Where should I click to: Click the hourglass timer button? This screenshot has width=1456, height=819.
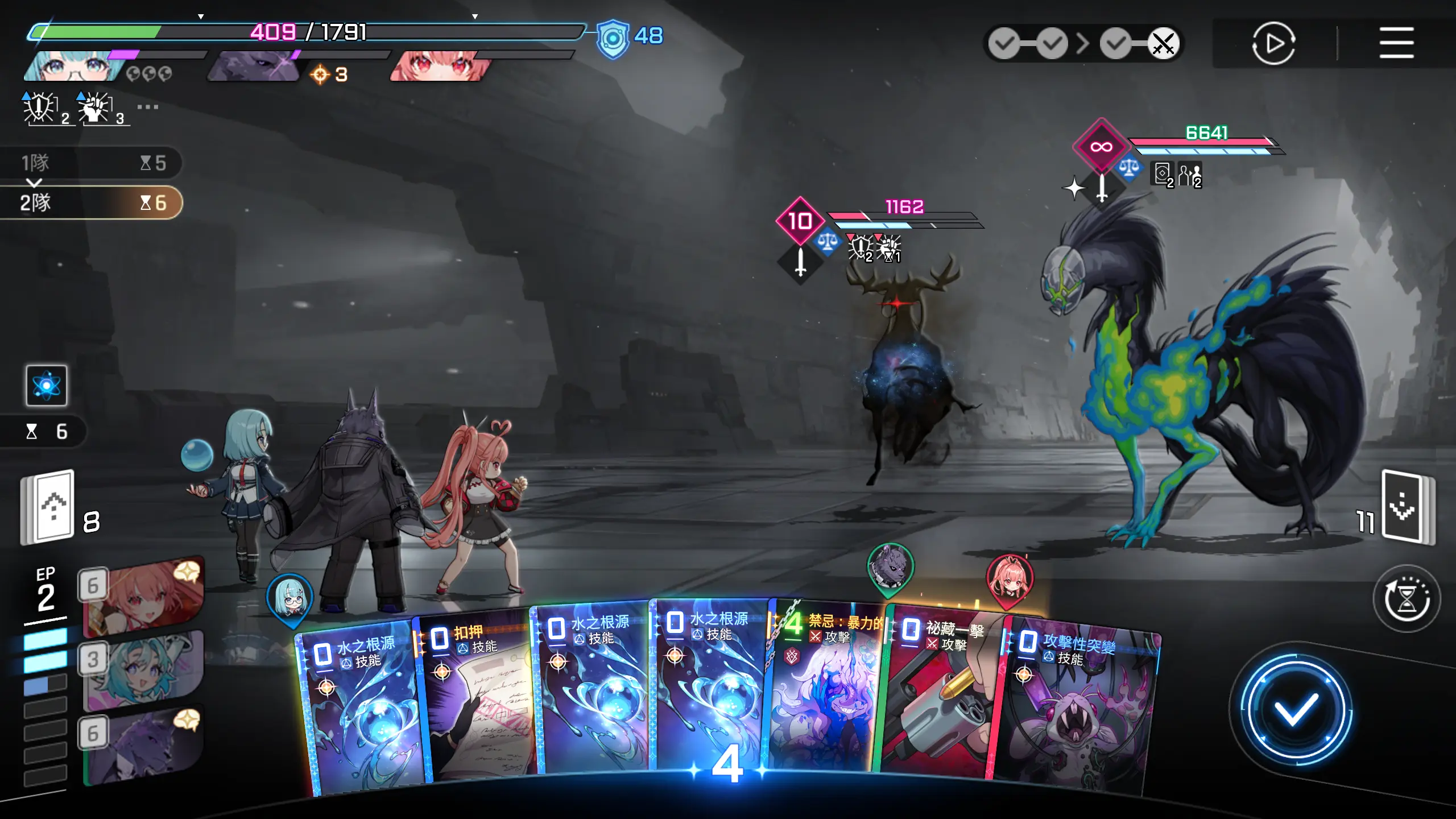pyautogui.click(x=1406, y=599)
